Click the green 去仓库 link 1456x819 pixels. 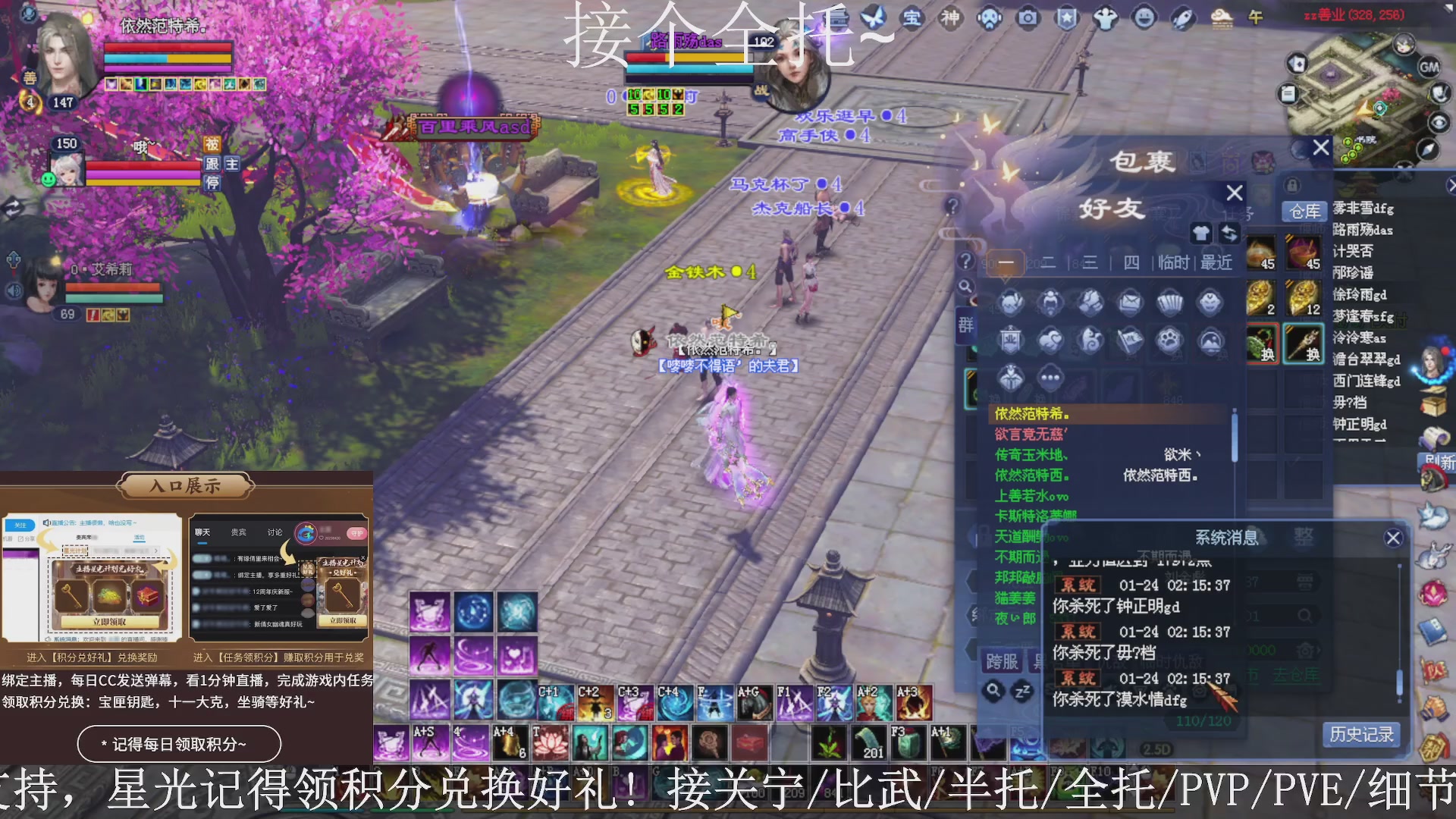coord(1298,676)
